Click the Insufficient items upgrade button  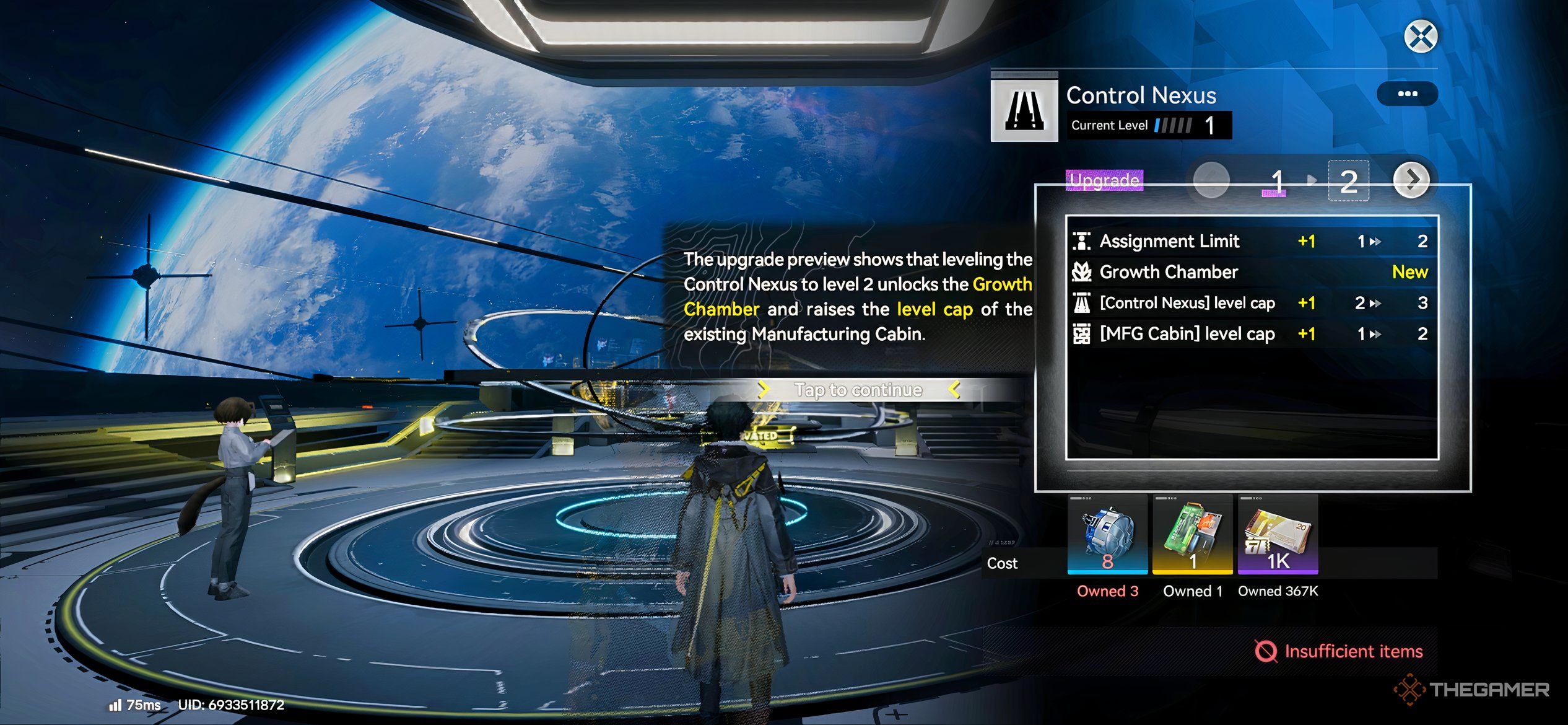(x=1338, y=651)
